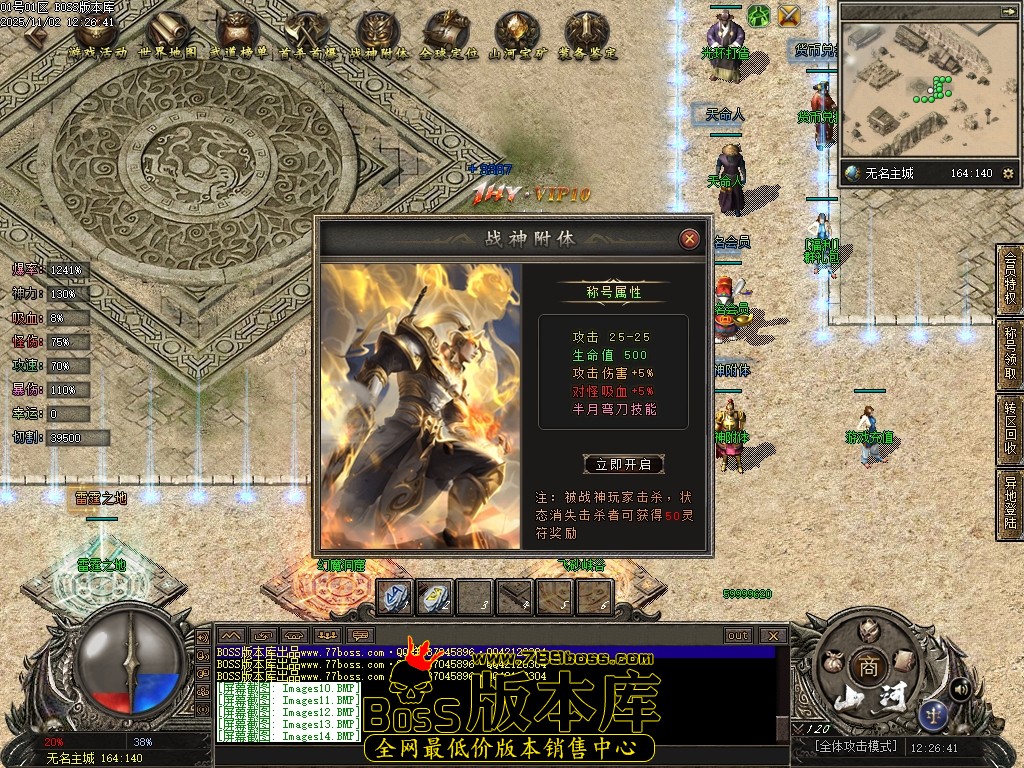Screen dimensions: 1024x768
Task: Open the 会员特权 side button
Action: 1010,279
